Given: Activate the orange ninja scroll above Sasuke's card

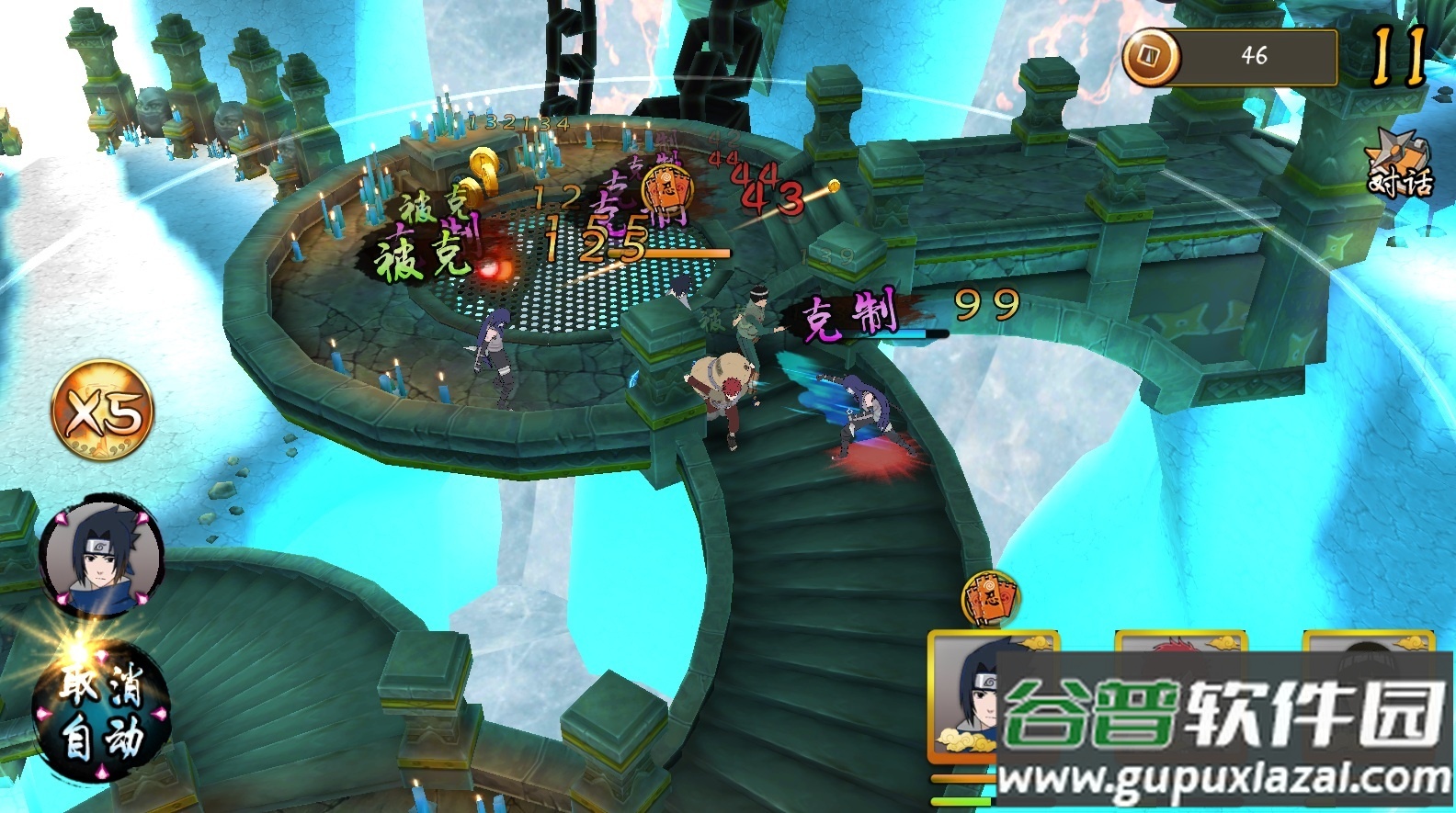Looking at the screenshot, I should 990,600.
